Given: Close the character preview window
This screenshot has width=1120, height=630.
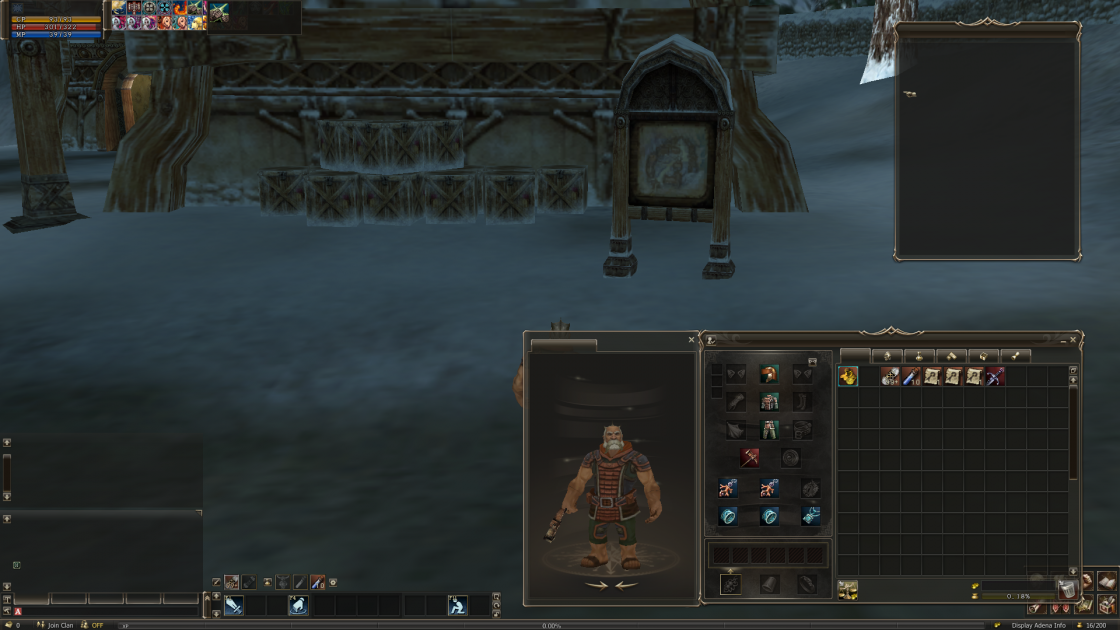Looking at the screenshot, I should (691, 340).
